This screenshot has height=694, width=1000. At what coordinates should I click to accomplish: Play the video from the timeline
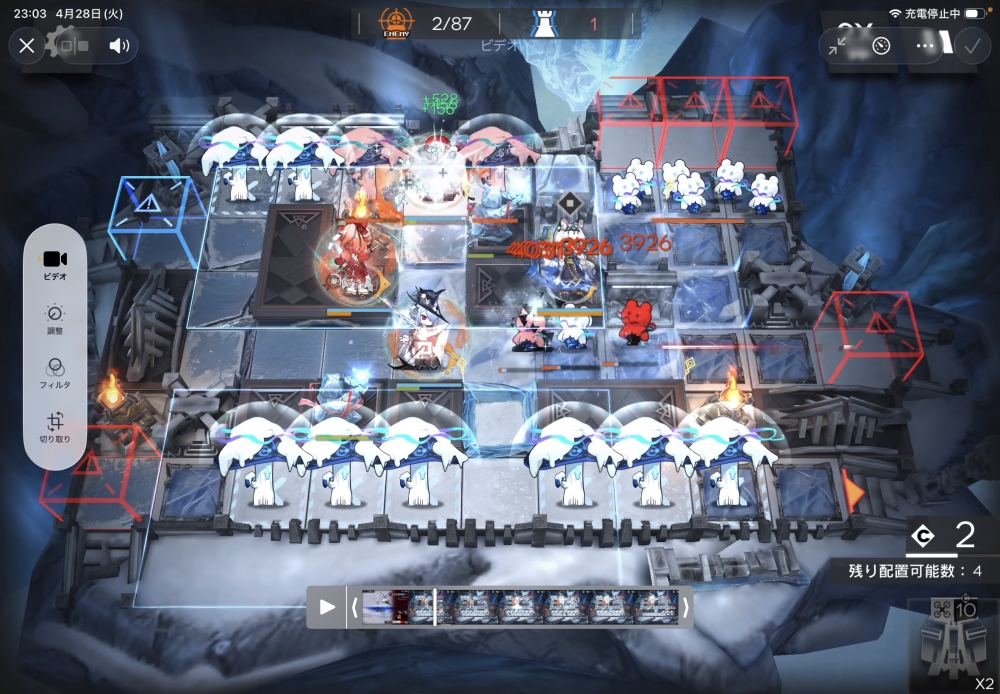point(327,606)
